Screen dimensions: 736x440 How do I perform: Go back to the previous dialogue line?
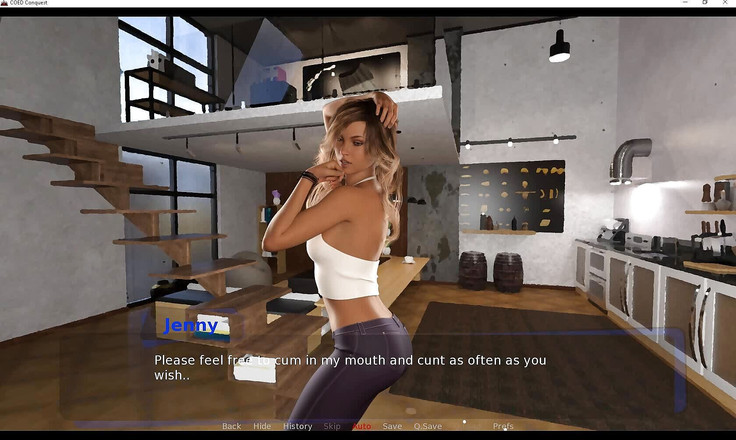pyautogui.click(x=231, y=426)
